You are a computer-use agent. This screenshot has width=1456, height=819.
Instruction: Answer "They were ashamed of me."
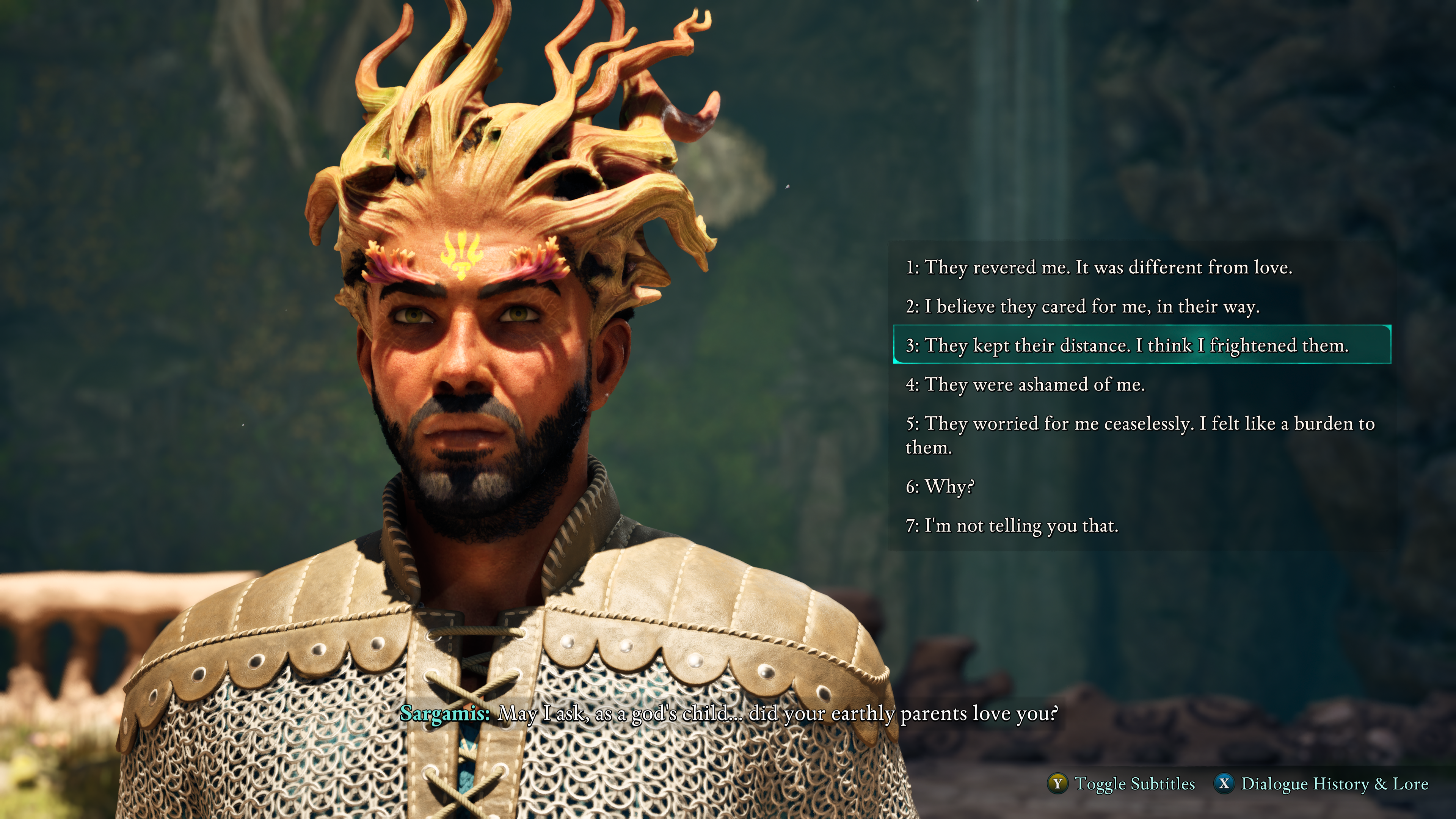(x=1025, y=384)
